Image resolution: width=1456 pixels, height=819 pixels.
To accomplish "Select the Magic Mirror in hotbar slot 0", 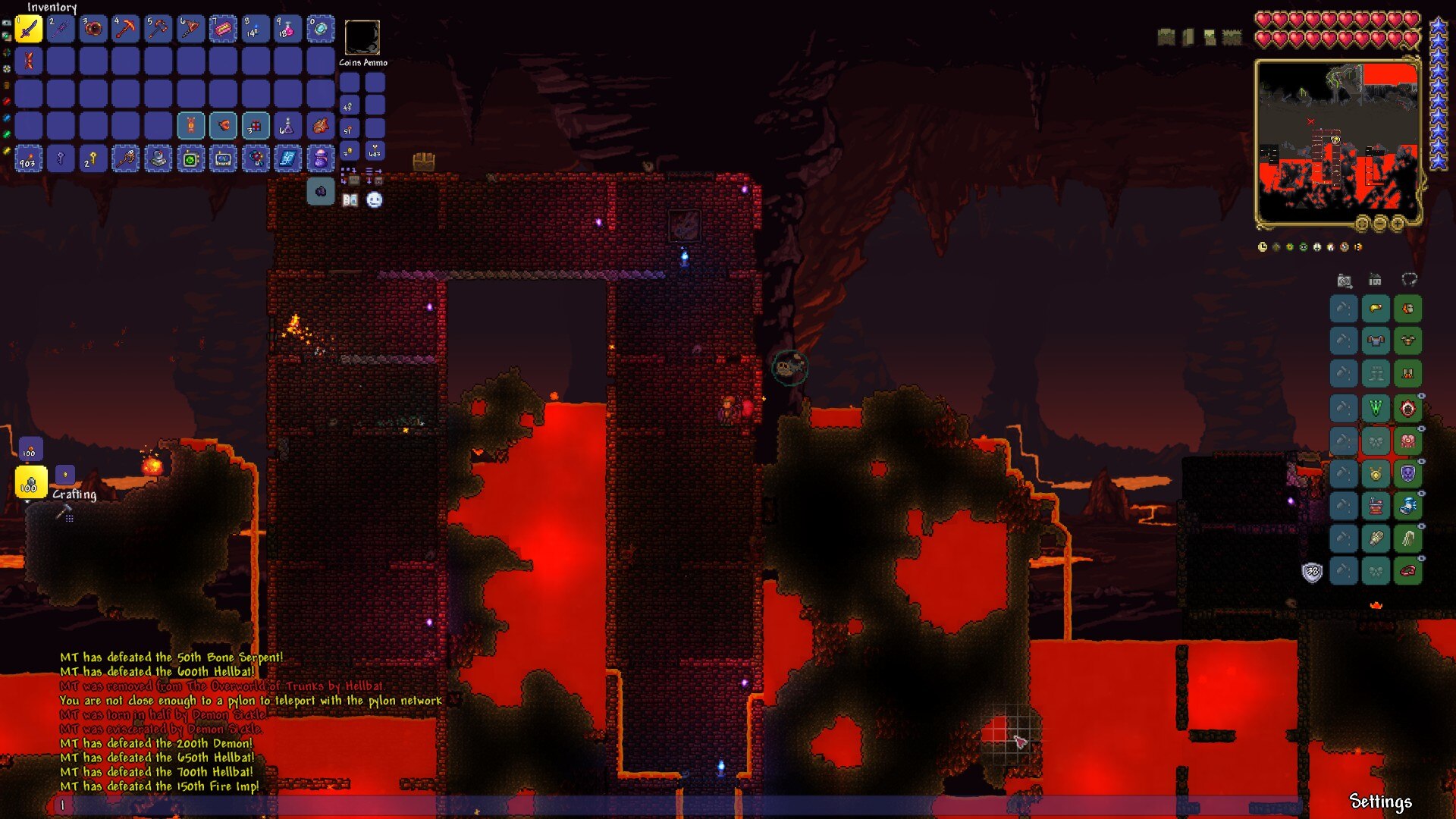I will coord(320,29).
